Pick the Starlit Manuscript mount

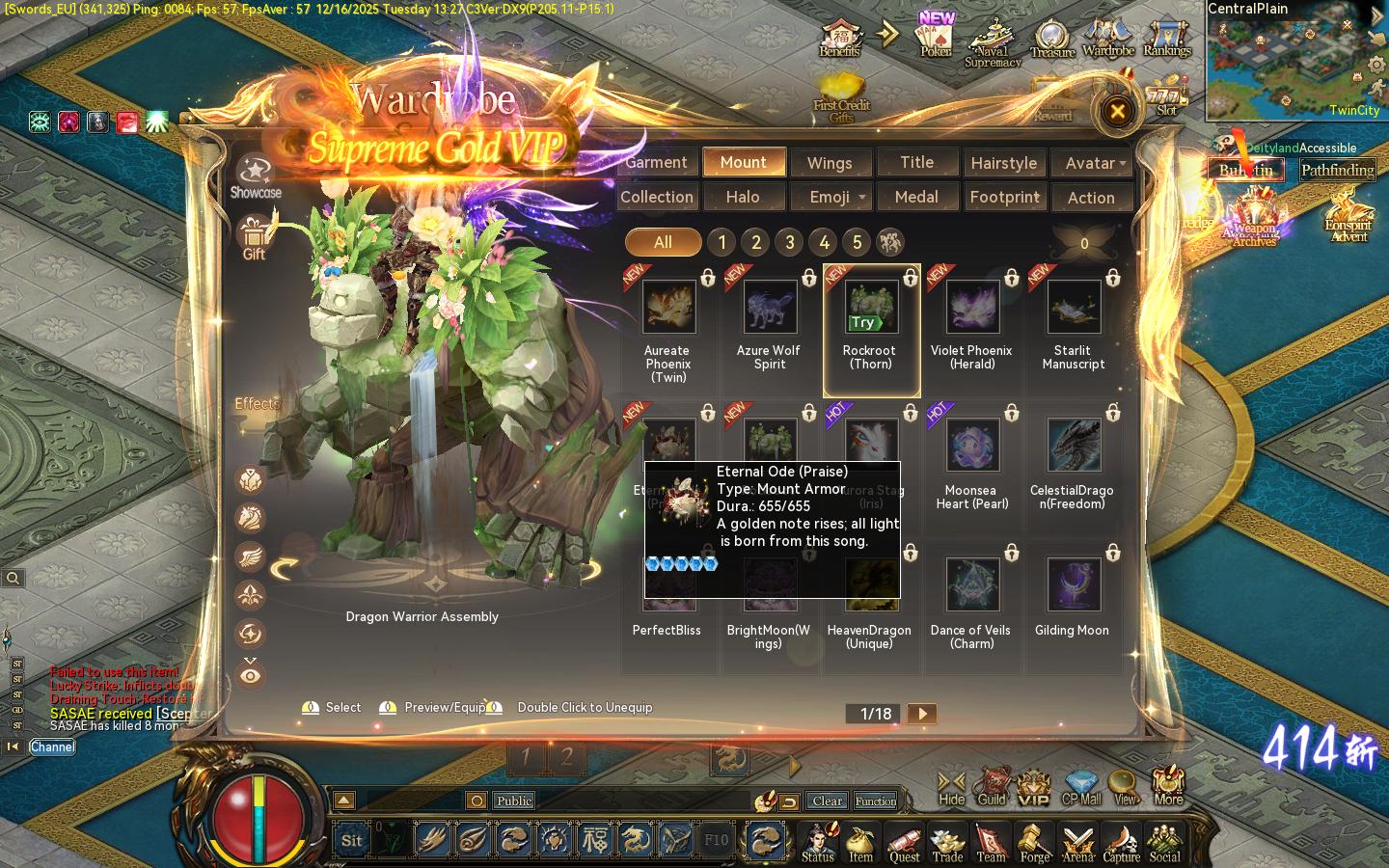click(1074, 308)
